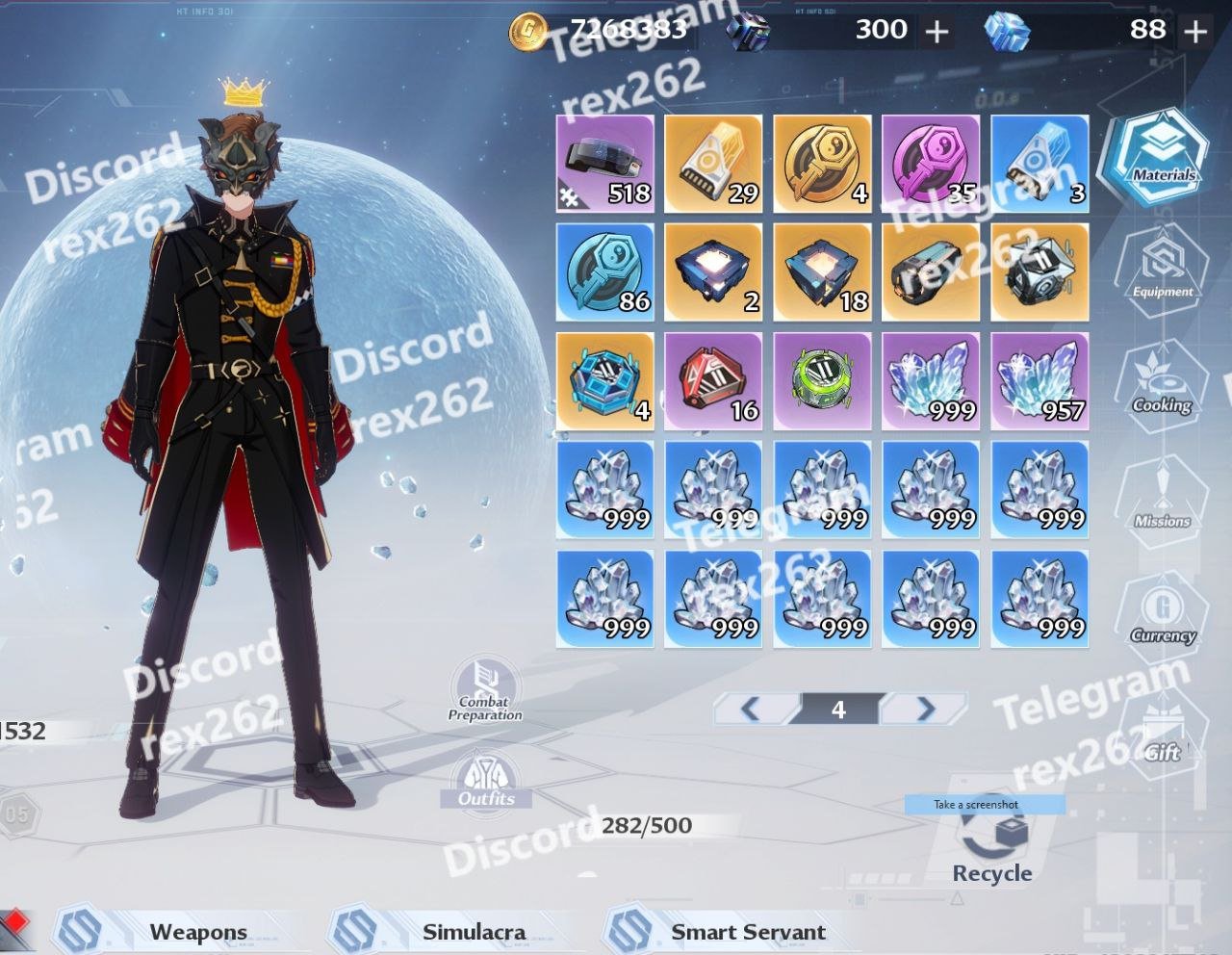
Task: Open the Equipment tab
Action: [x=1161, y=271]
